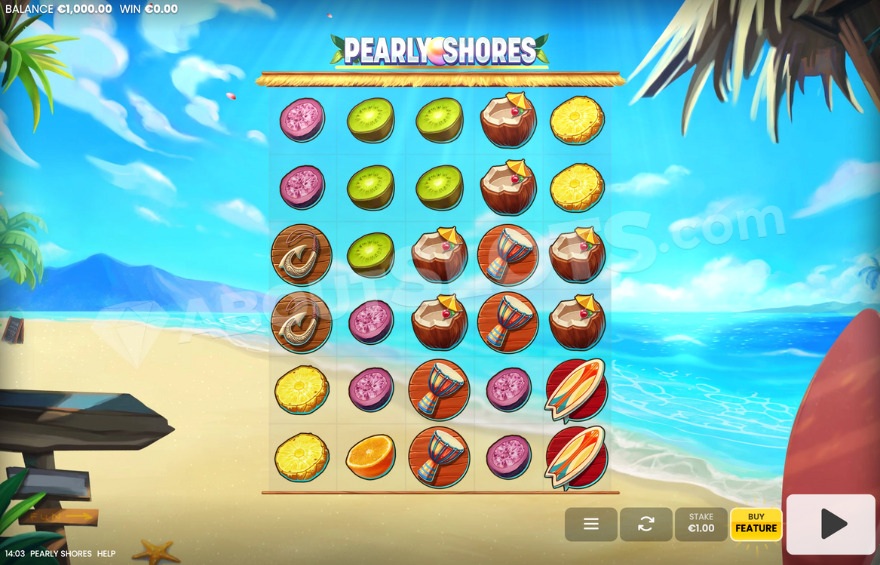This screenshot has width=880, height=565.
Task: Open the hamburger menu
Action: [x=591, y=524]
